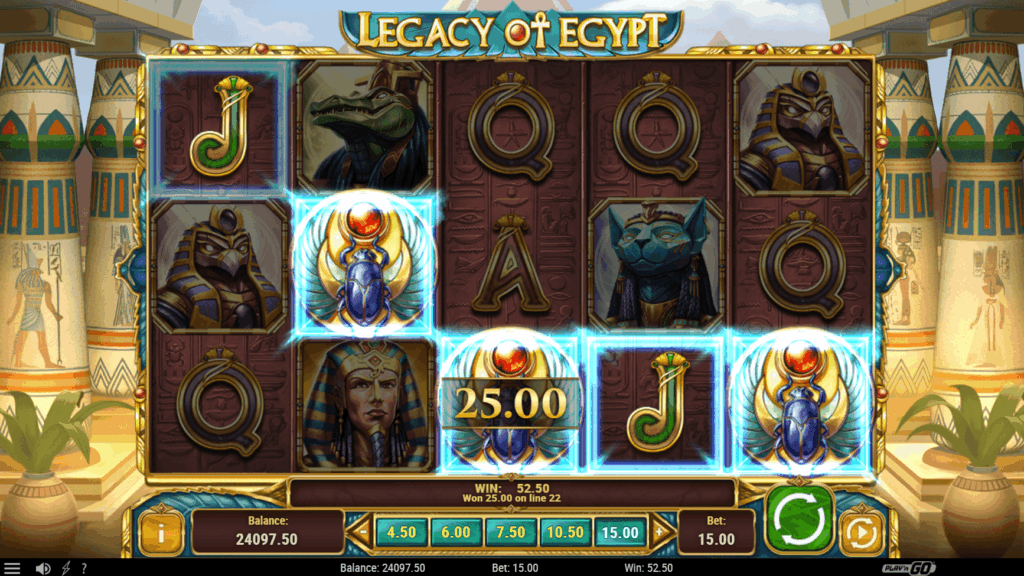Open the question mark help
This screenshot has width=1024, height=576.
pyautogui.click(x=84, y=568)
